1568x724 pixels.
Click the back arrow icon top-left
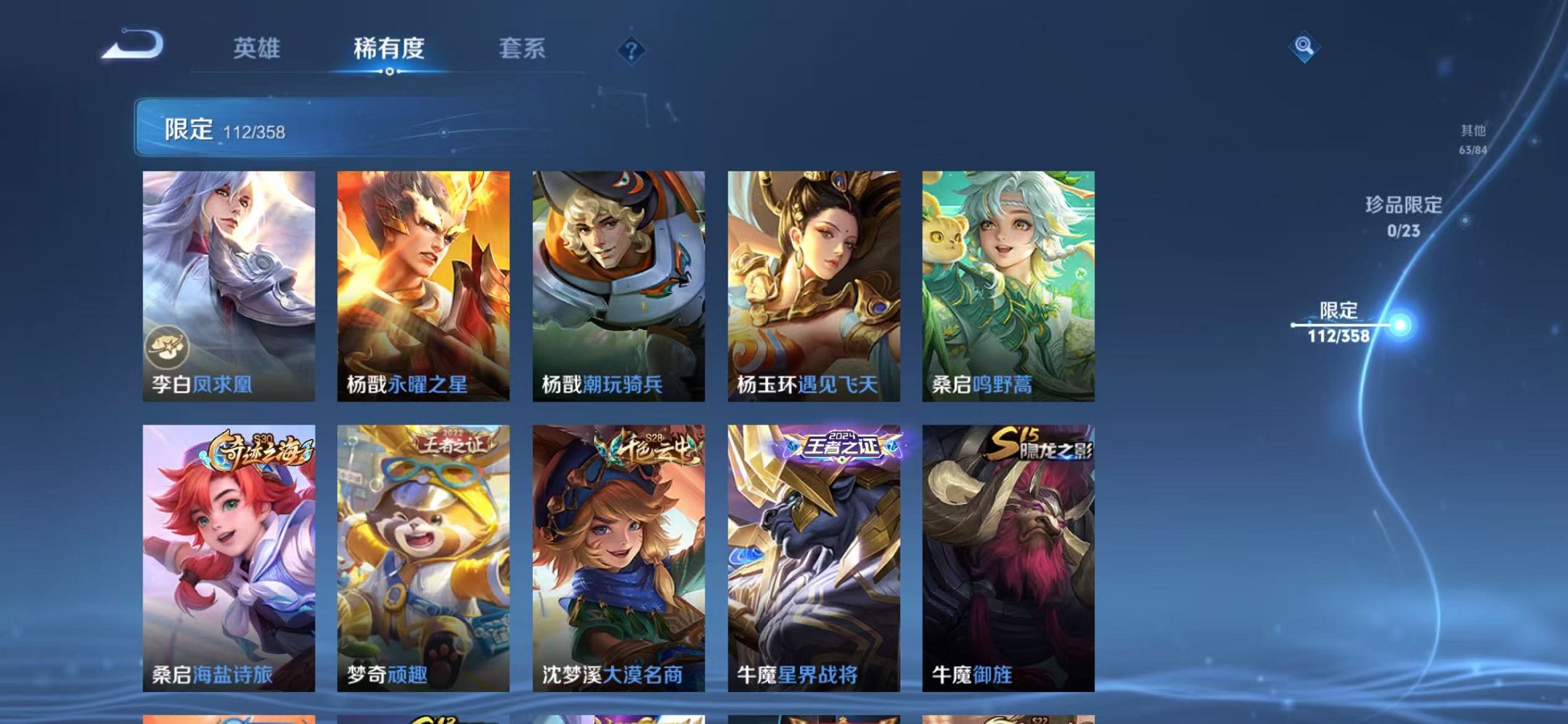[133, 45]
